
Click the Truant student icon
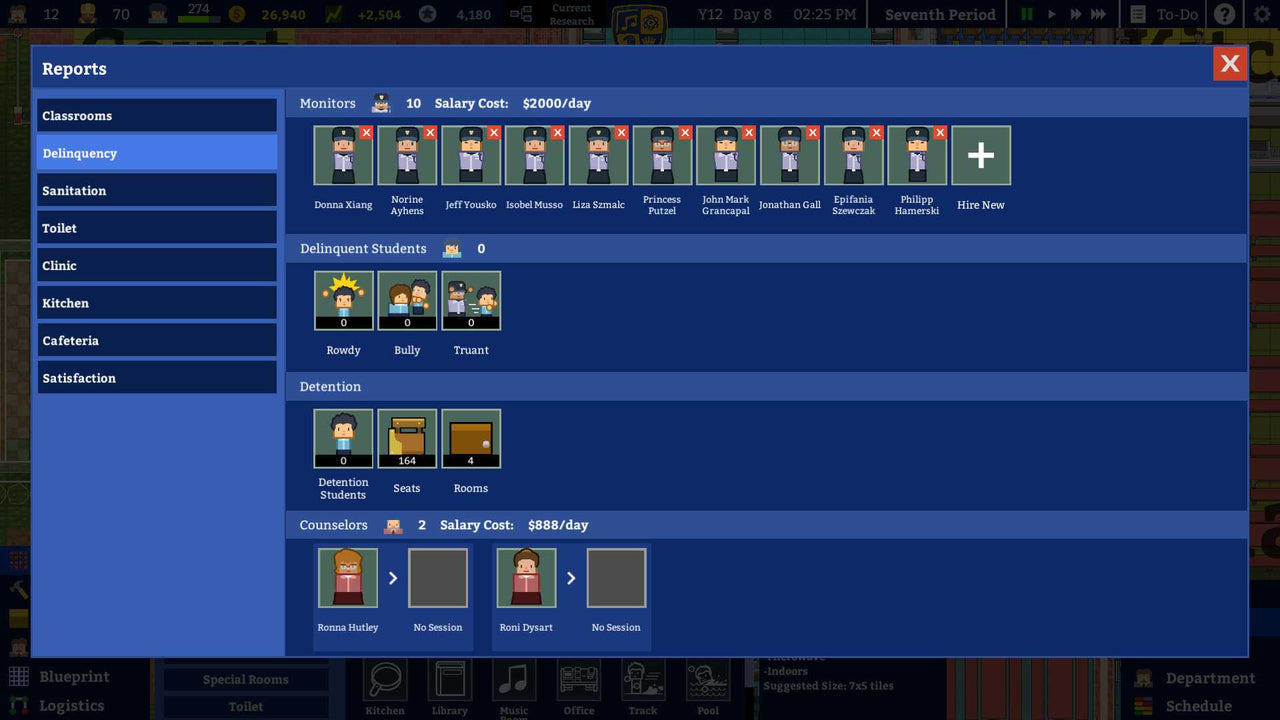coord(471,299)
